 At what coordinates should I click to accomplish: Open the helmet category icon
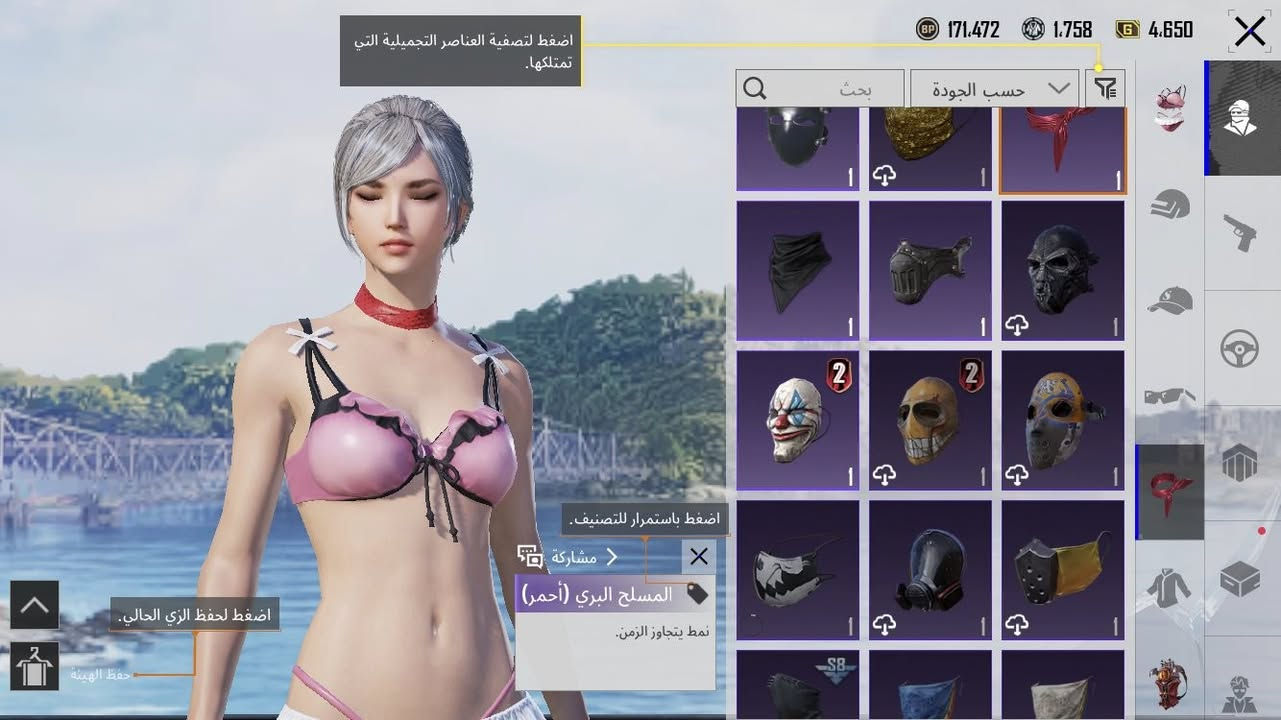1170,205
